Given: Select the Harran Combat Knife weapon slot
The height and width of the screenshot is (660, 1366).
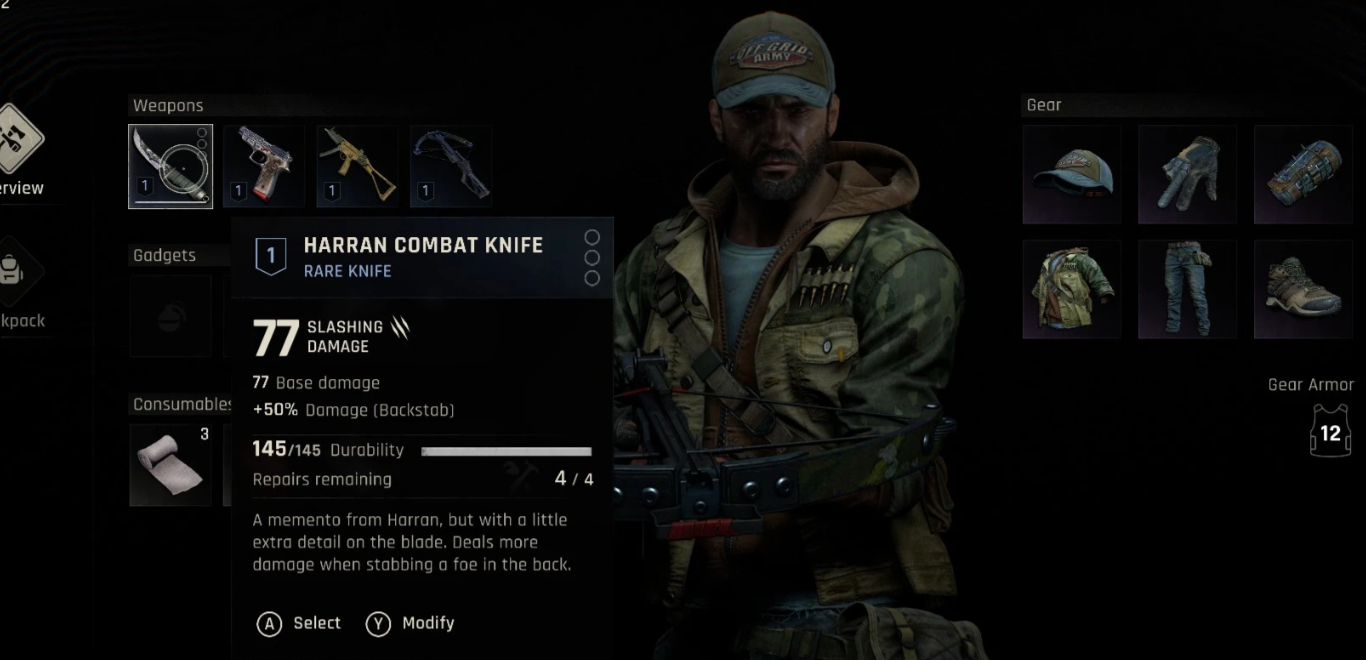Looking at the screenshot, I should 170,166.
